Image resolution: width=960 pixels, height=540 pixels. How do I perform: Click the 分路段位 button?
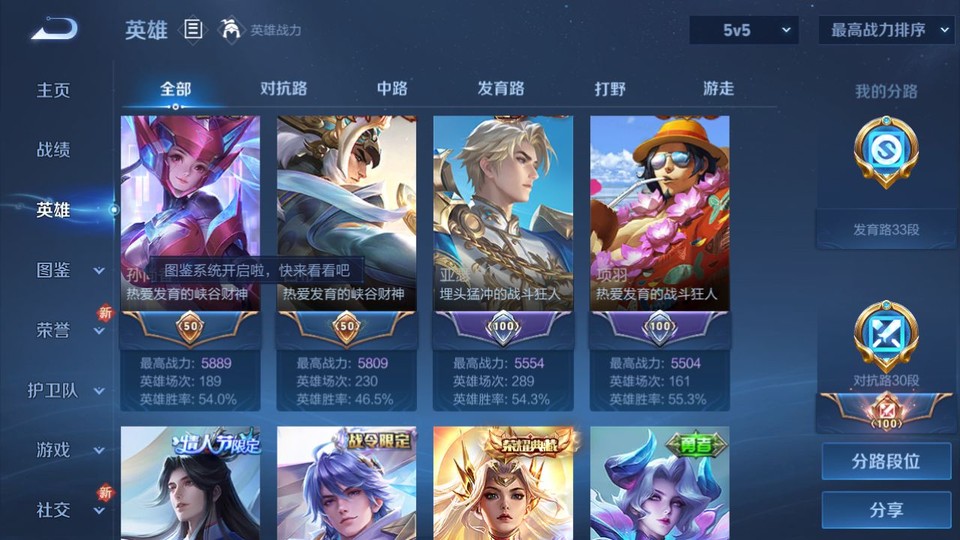click(x=886, y=462)
